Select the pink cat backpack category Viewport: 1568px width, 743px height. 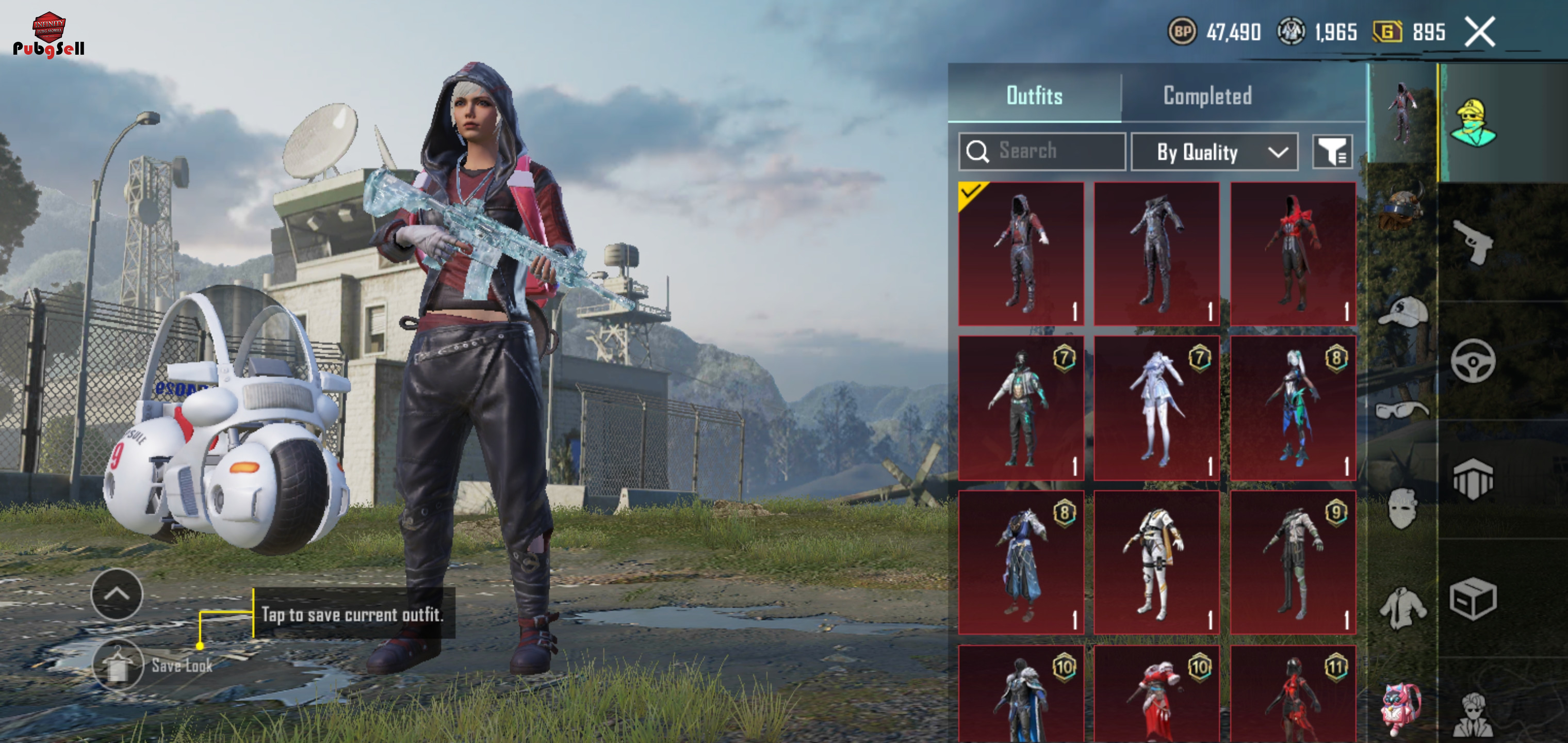click(x=1401, y=709)
